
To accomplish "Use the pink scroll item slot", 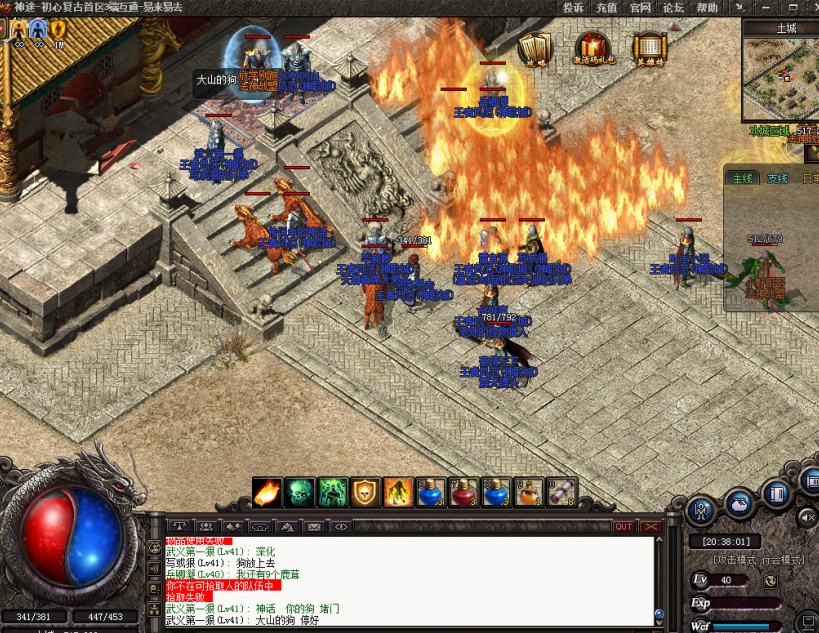I will coord(562,492).
